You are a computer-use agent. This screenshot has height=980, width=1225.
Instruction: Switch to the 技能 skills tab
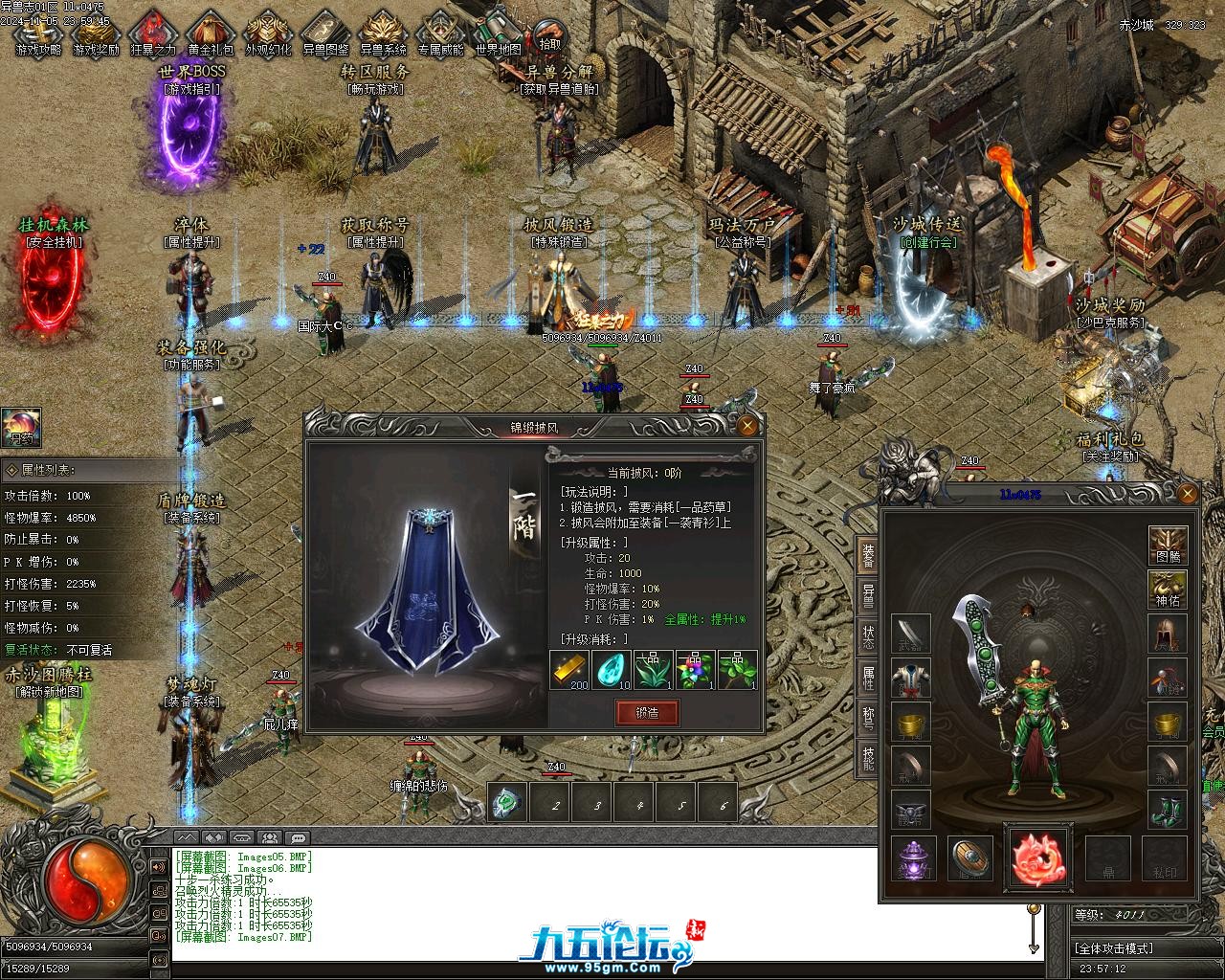click(868, 757)
